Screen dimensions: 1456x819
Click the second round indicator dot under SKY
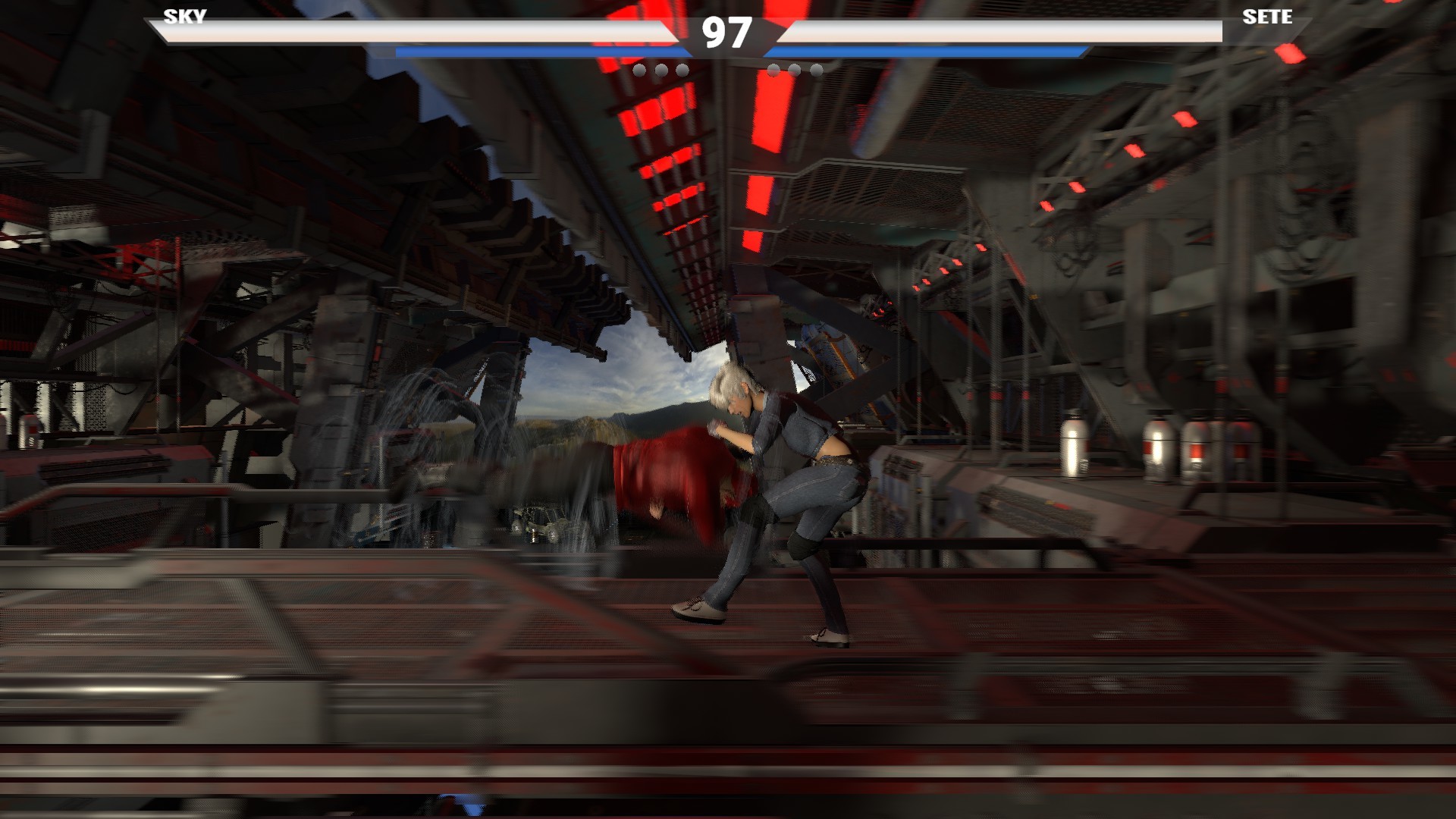point(662,70)
